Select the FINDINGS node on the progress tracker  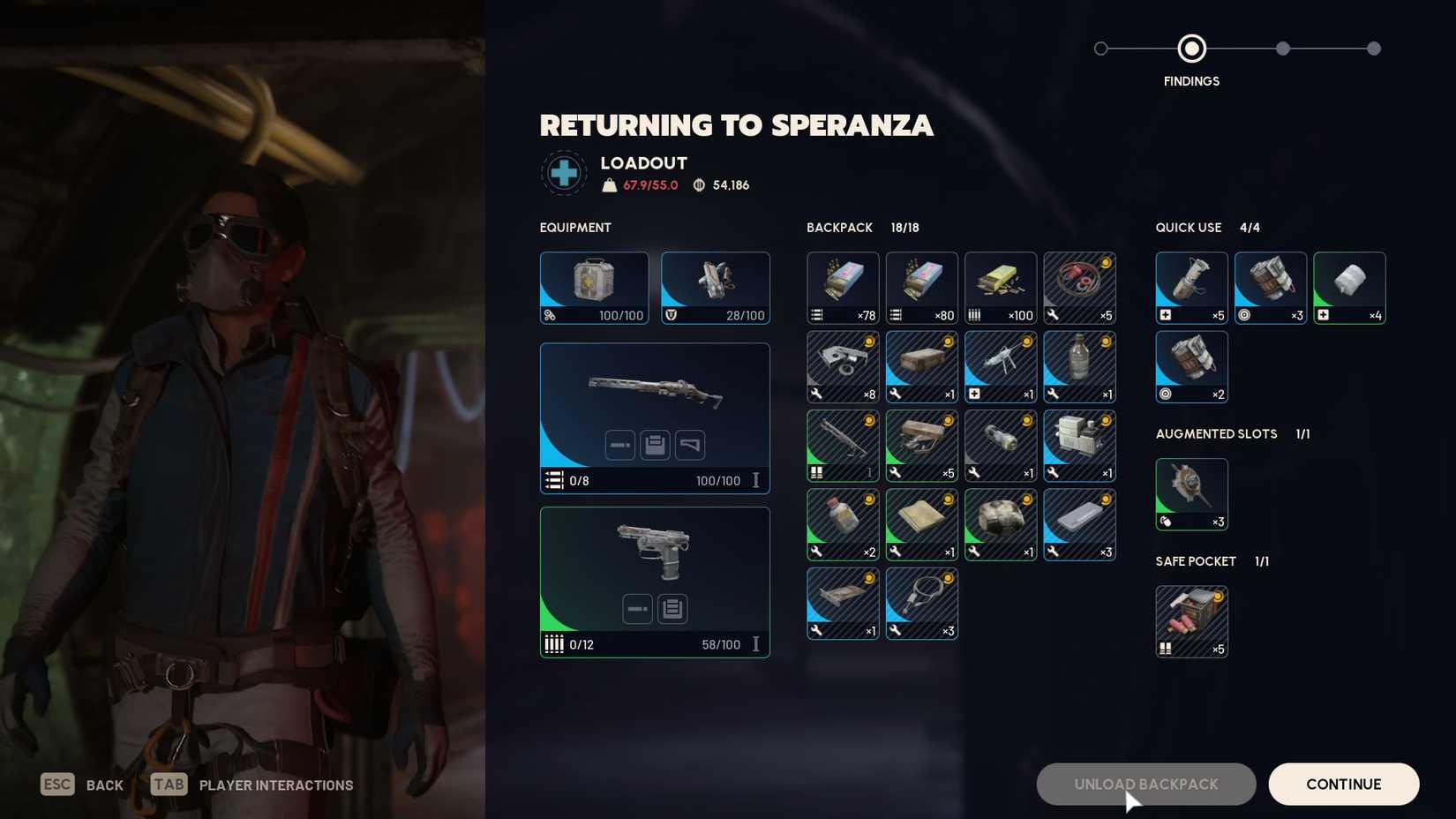pyautogui.click(x=1191, y=49)
